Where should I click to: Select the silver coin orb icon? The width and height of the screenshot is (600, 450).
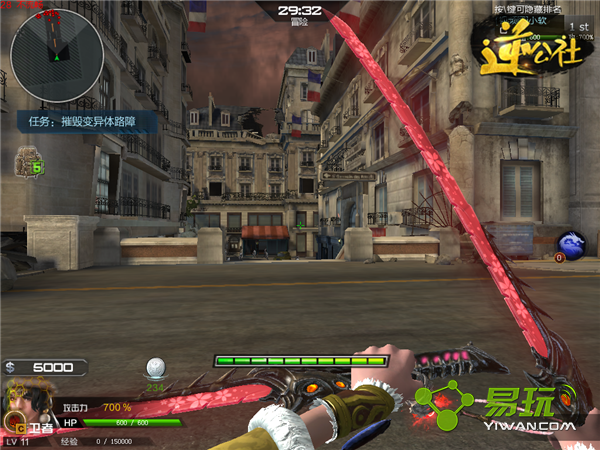click(155, 367)
